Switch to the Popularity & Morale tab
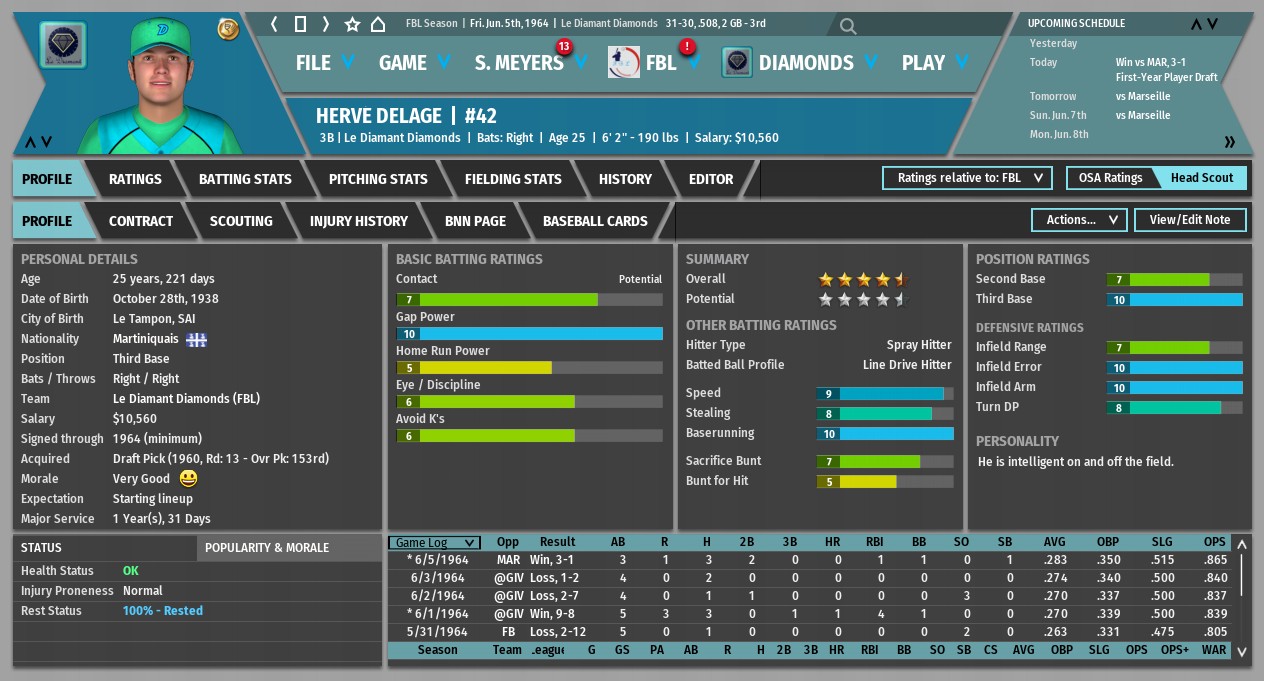Image resolution: width=1264 pixels, height=681 pixels. point(267,548)
